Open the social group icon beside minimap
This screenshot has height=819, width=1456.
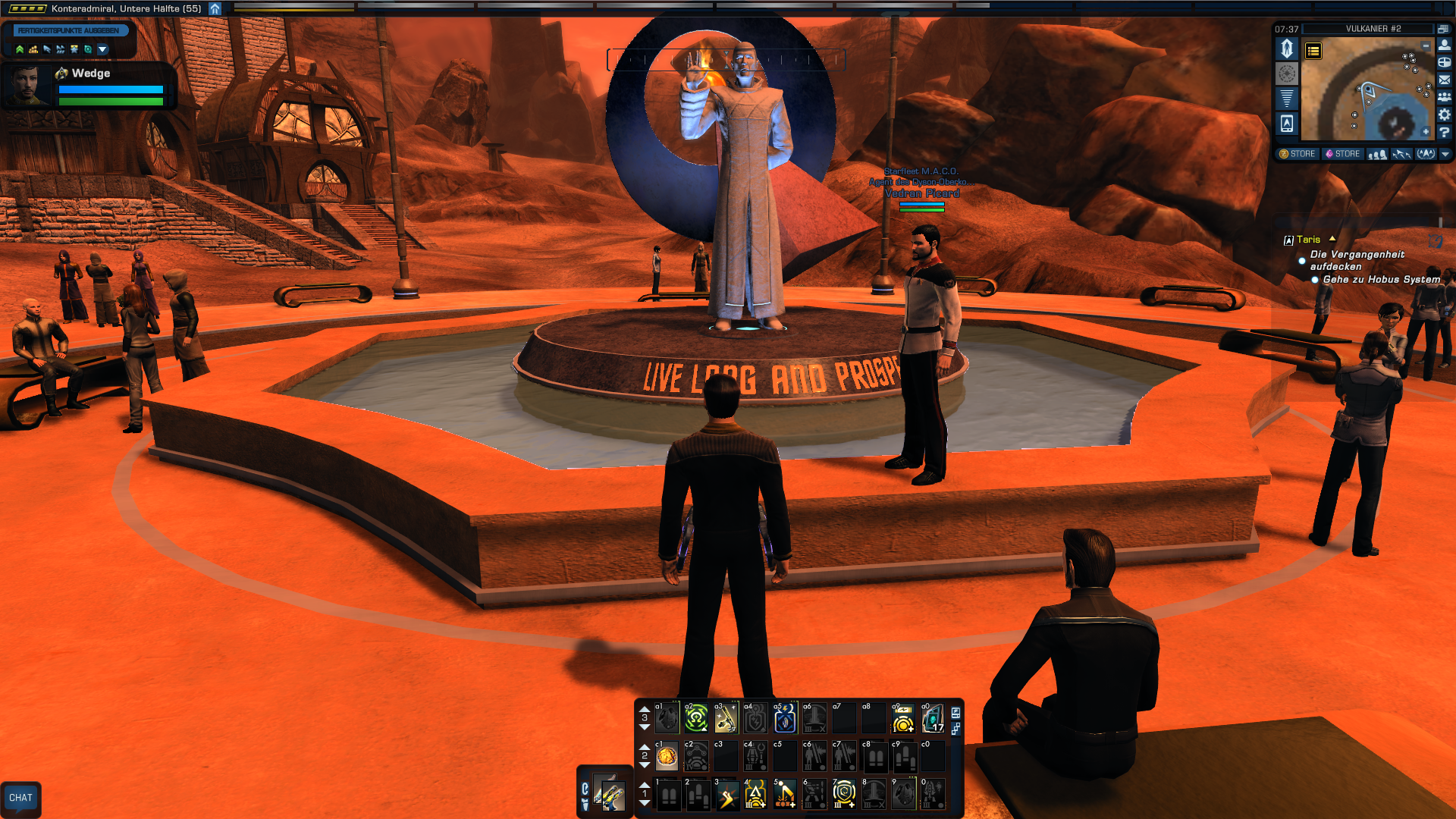(1445, 97)
